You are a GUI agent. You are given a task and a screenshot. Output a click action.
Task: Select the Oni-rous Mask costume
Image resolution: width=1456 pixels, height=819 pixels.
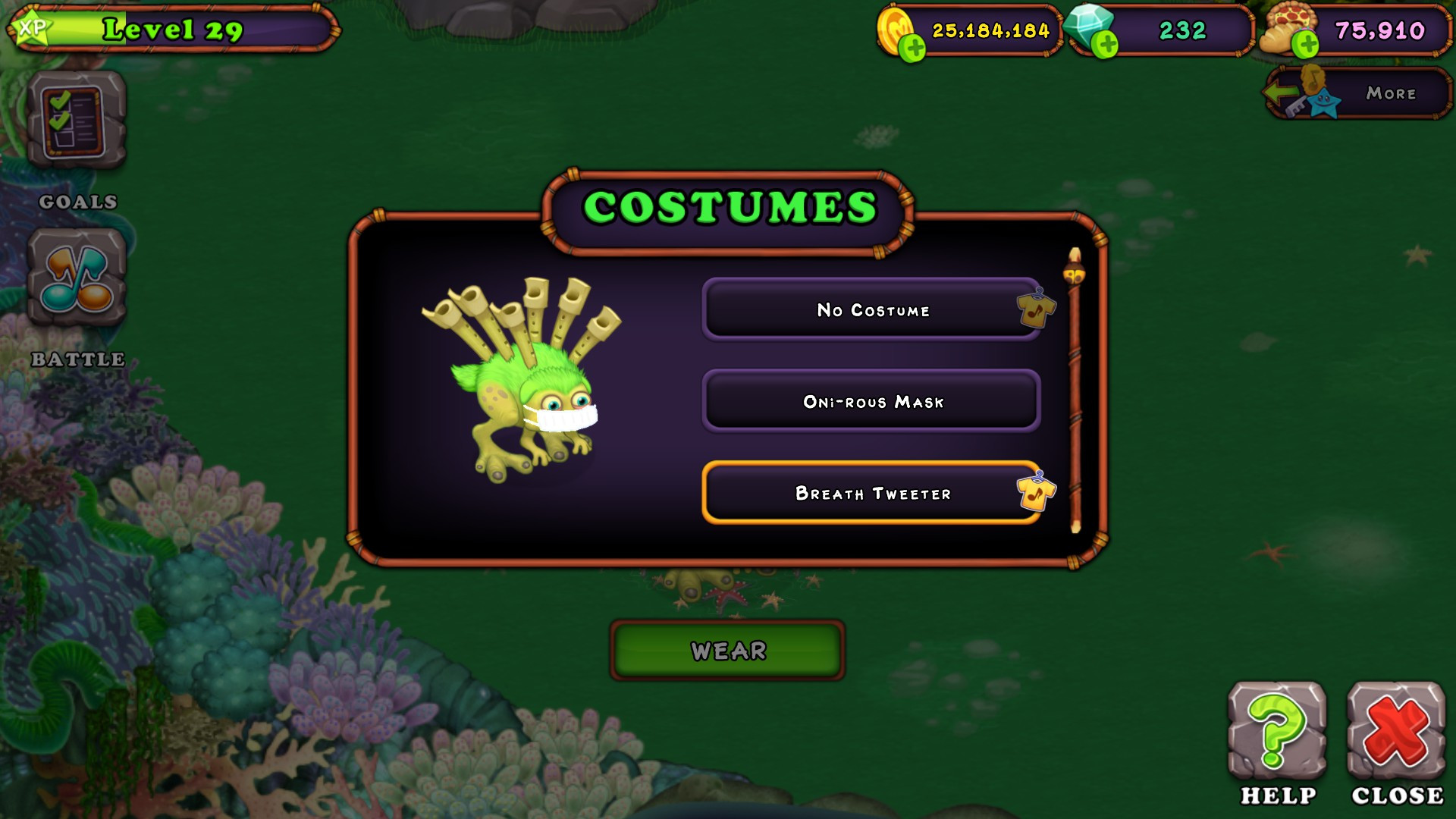[872, 402]
